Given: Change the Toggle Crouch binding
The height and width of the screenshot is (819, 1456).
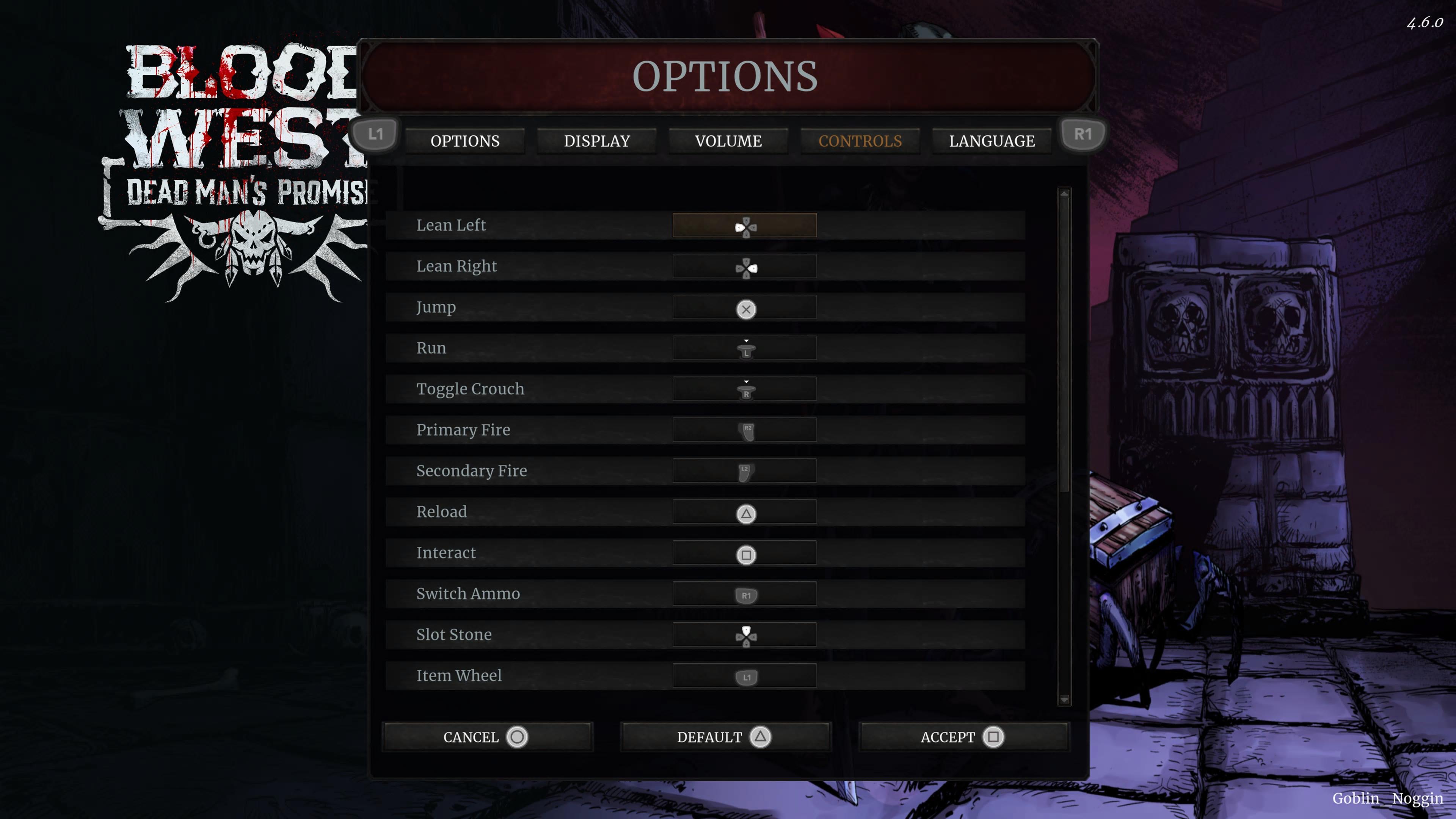Looking at the screenshot, I should point(744,389).
